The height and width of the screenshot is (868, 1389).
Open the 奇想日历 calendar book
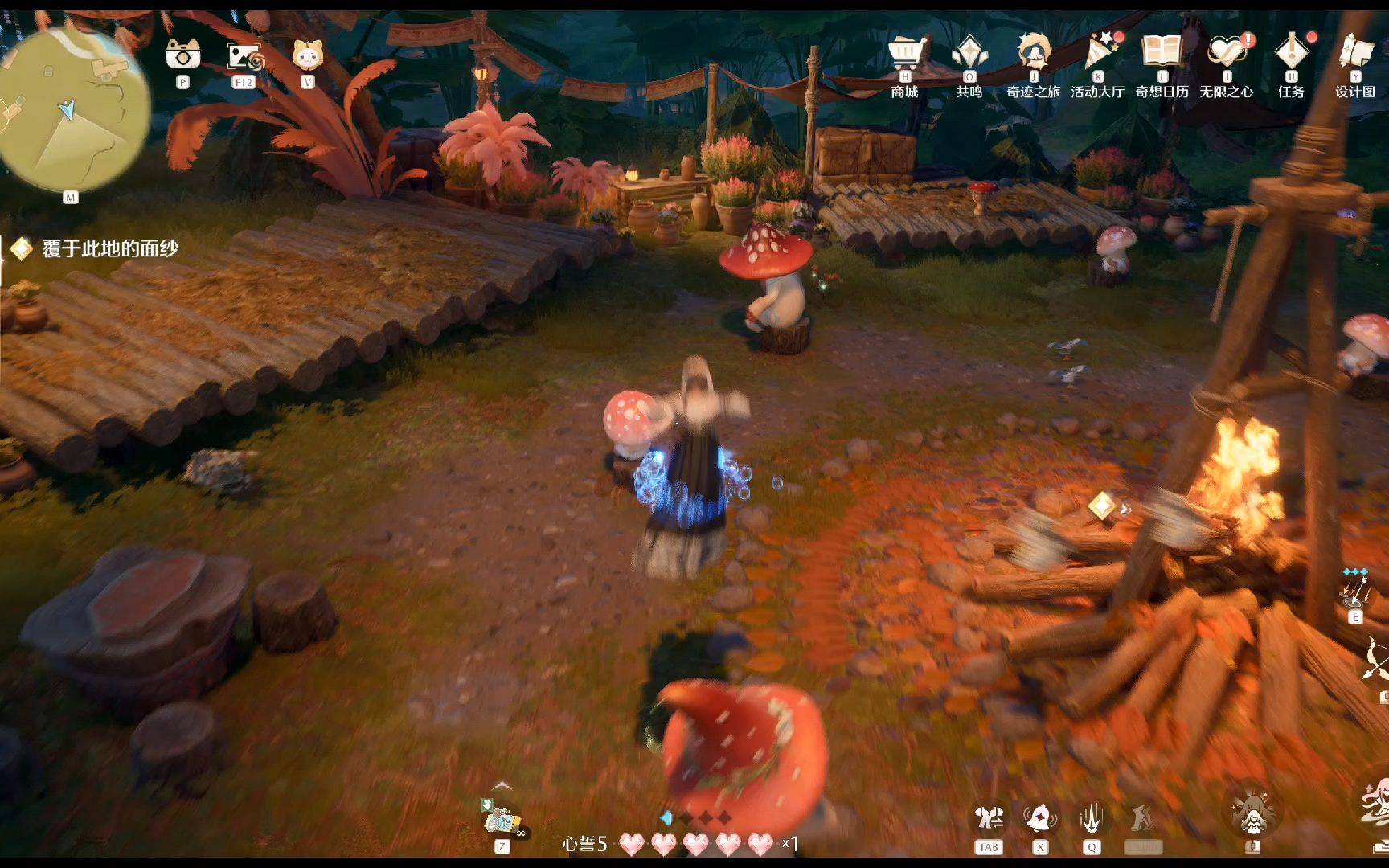1162,52
